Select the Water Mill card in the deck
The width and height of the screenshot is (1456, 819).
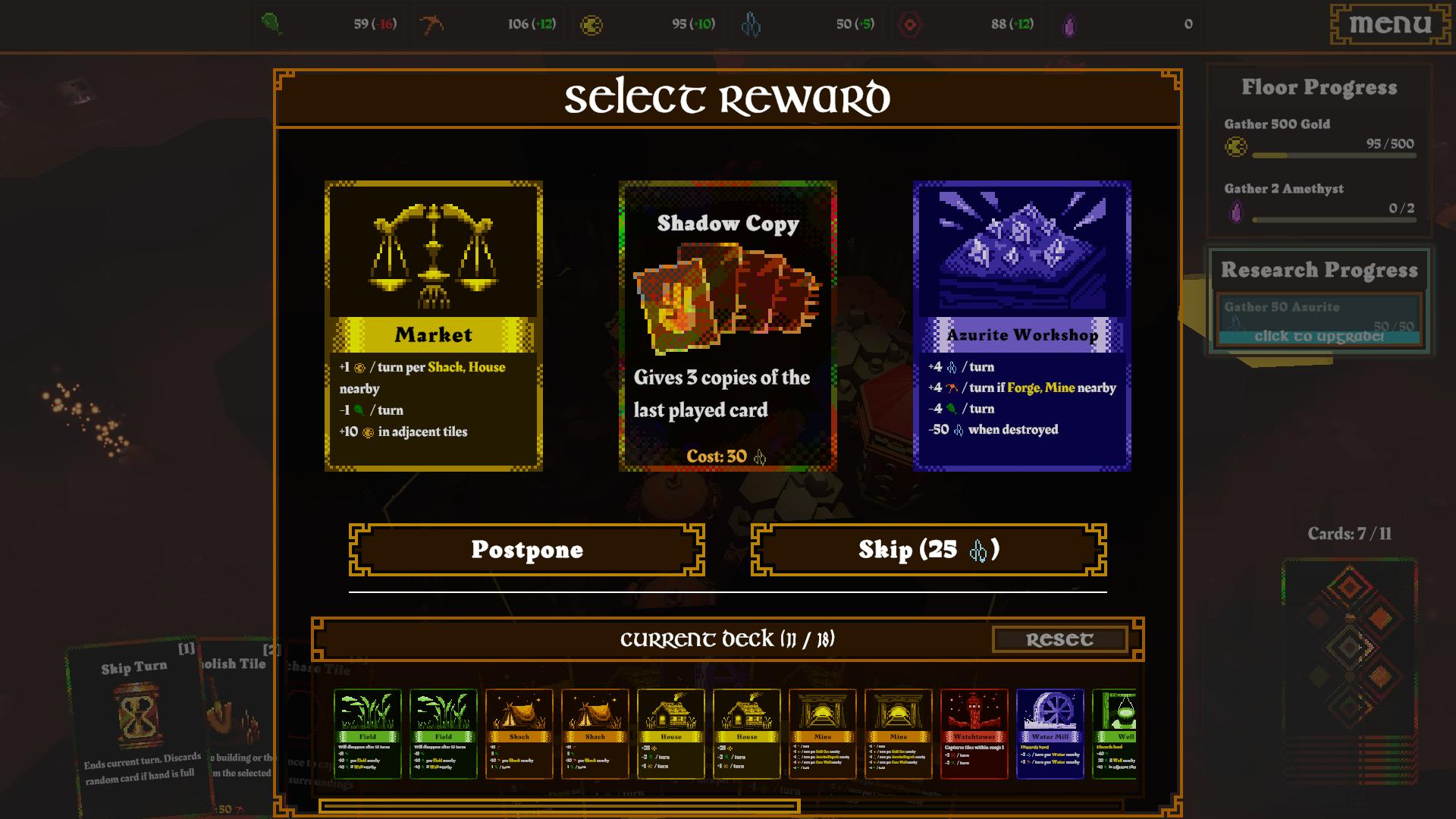(1050, 733)
